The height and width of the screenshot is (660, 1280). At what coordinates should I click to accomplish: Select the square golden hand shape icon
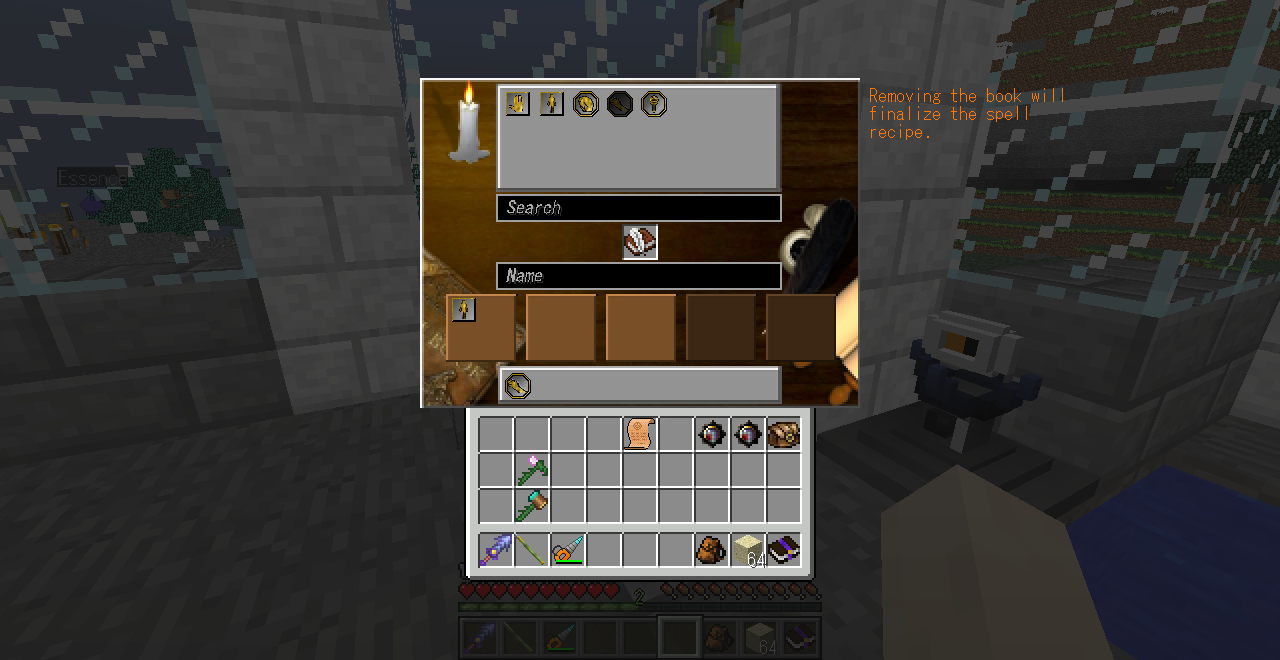(x=517, y=104)
